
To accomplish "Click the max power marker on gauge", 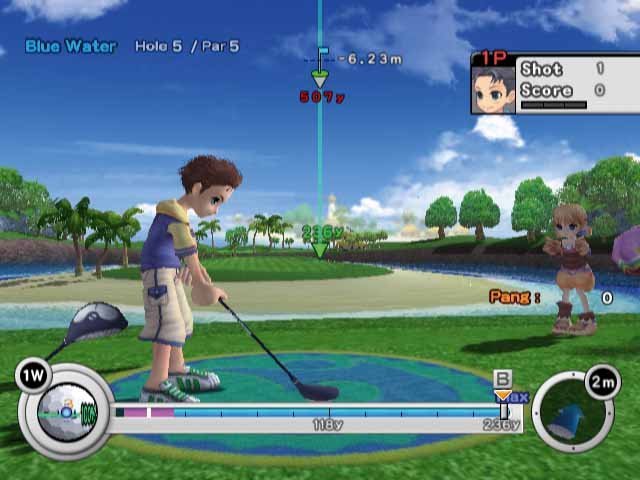I will coord(503,398).
